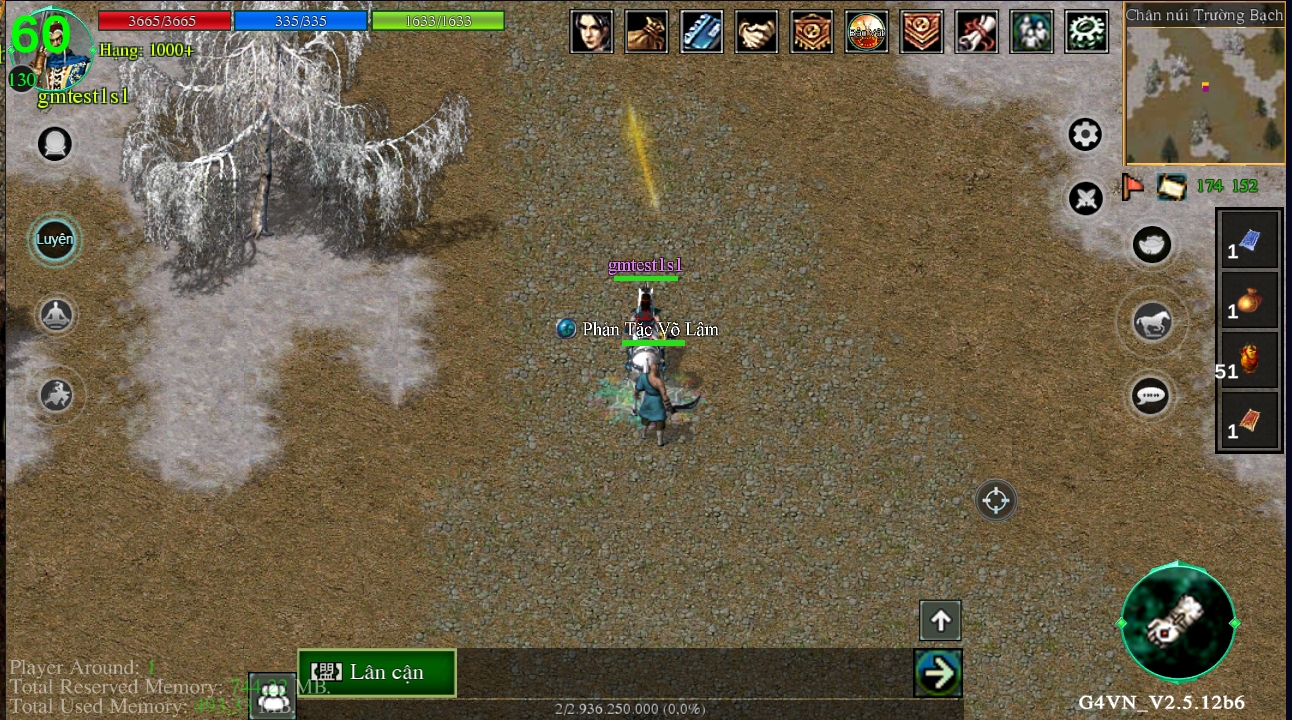This screenshot has width=1292, height=720.
Task: Toggle the Luyện auto-training button
Action: point(55,240)
